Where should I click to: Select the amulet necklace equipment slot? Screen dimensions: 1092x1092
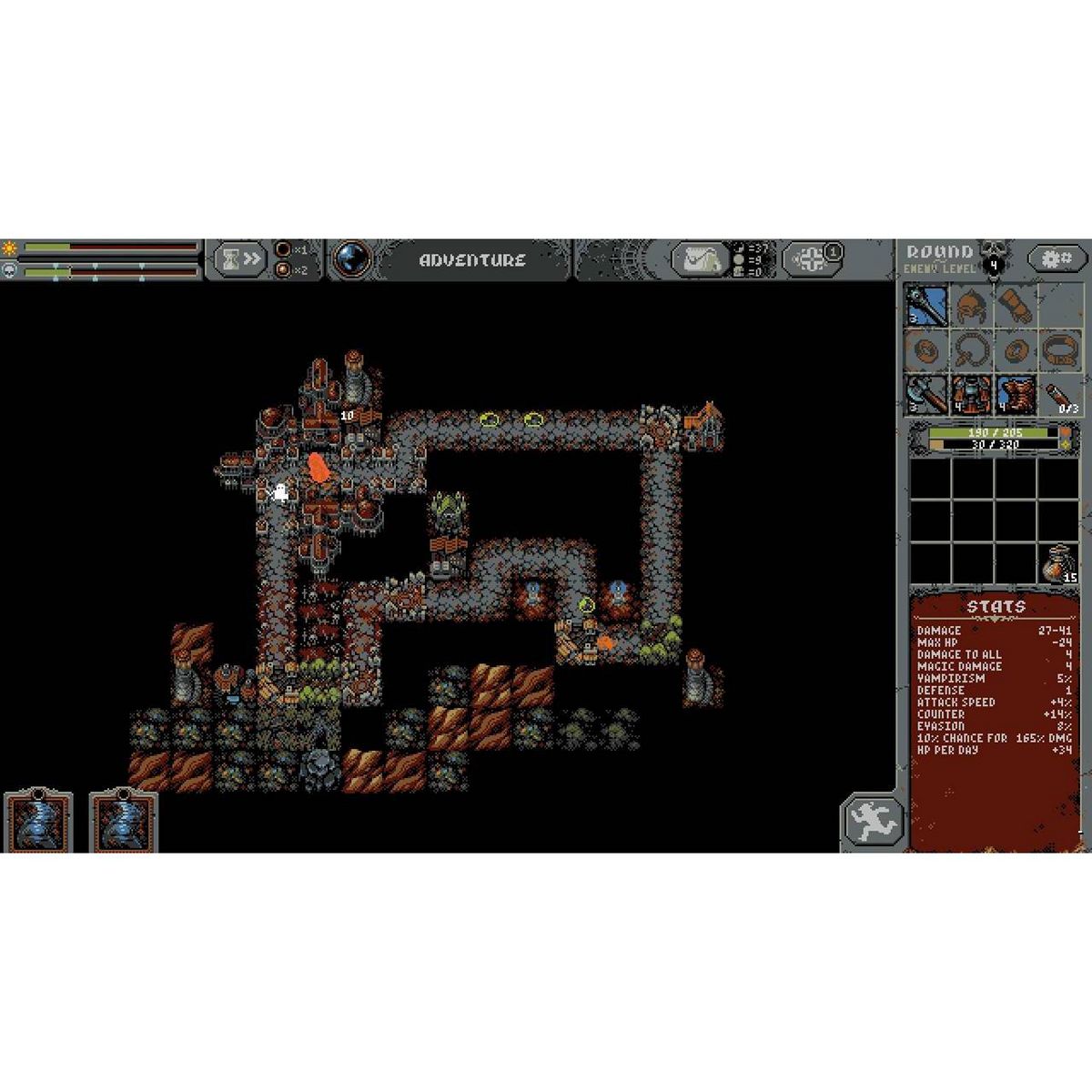[972, 350]
